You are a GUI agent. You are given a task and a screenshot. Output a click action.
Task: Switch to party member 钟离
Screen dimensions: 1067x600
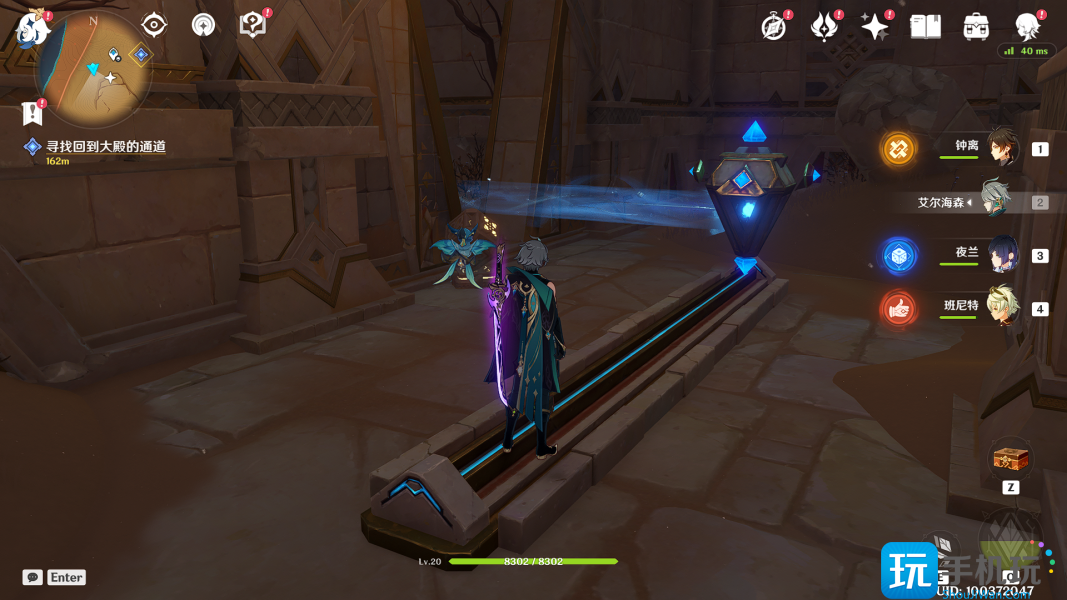pos(1001,149)
